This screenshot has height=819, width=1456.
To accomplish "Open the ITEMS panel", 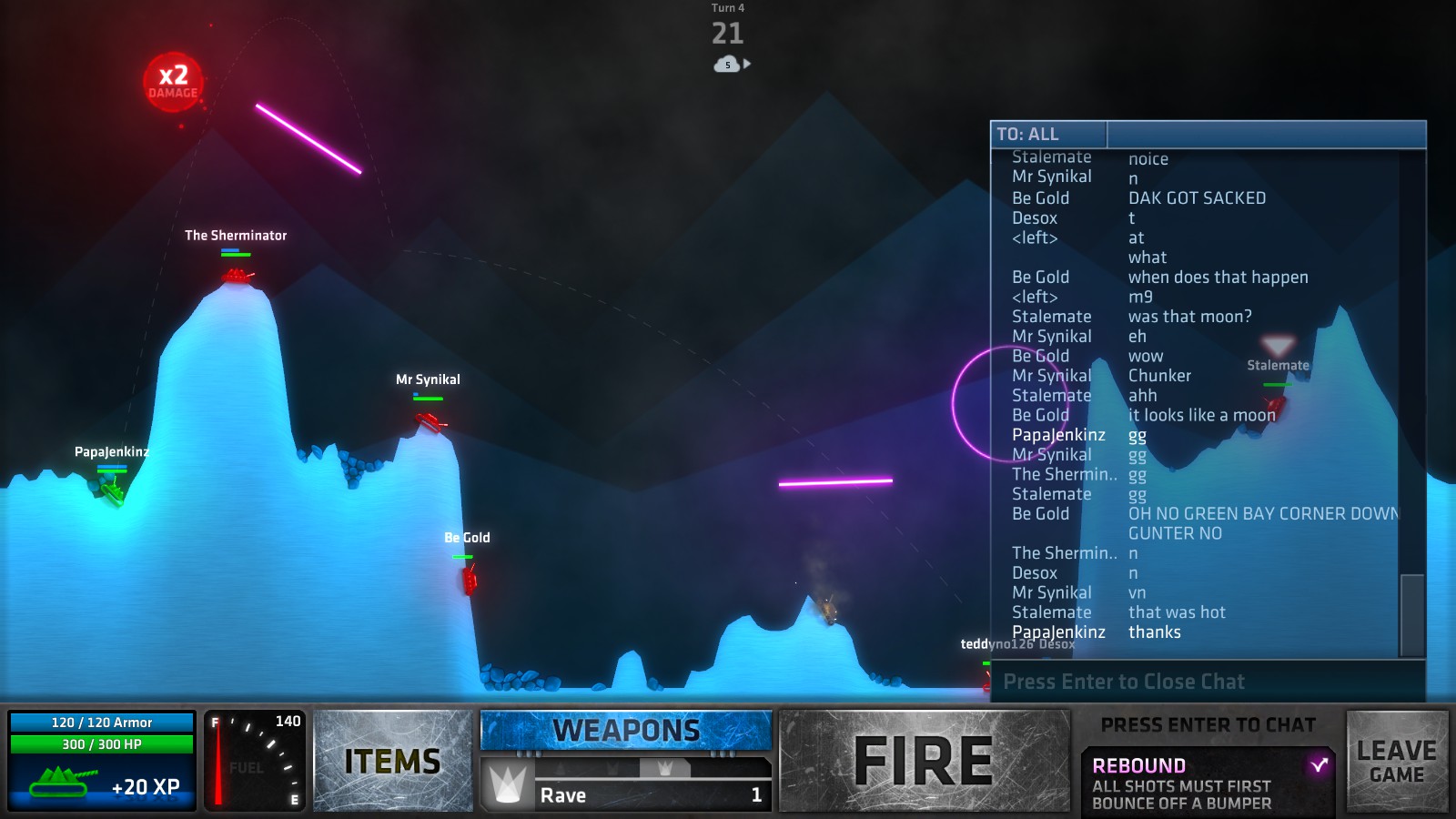I will click(393, 760).
